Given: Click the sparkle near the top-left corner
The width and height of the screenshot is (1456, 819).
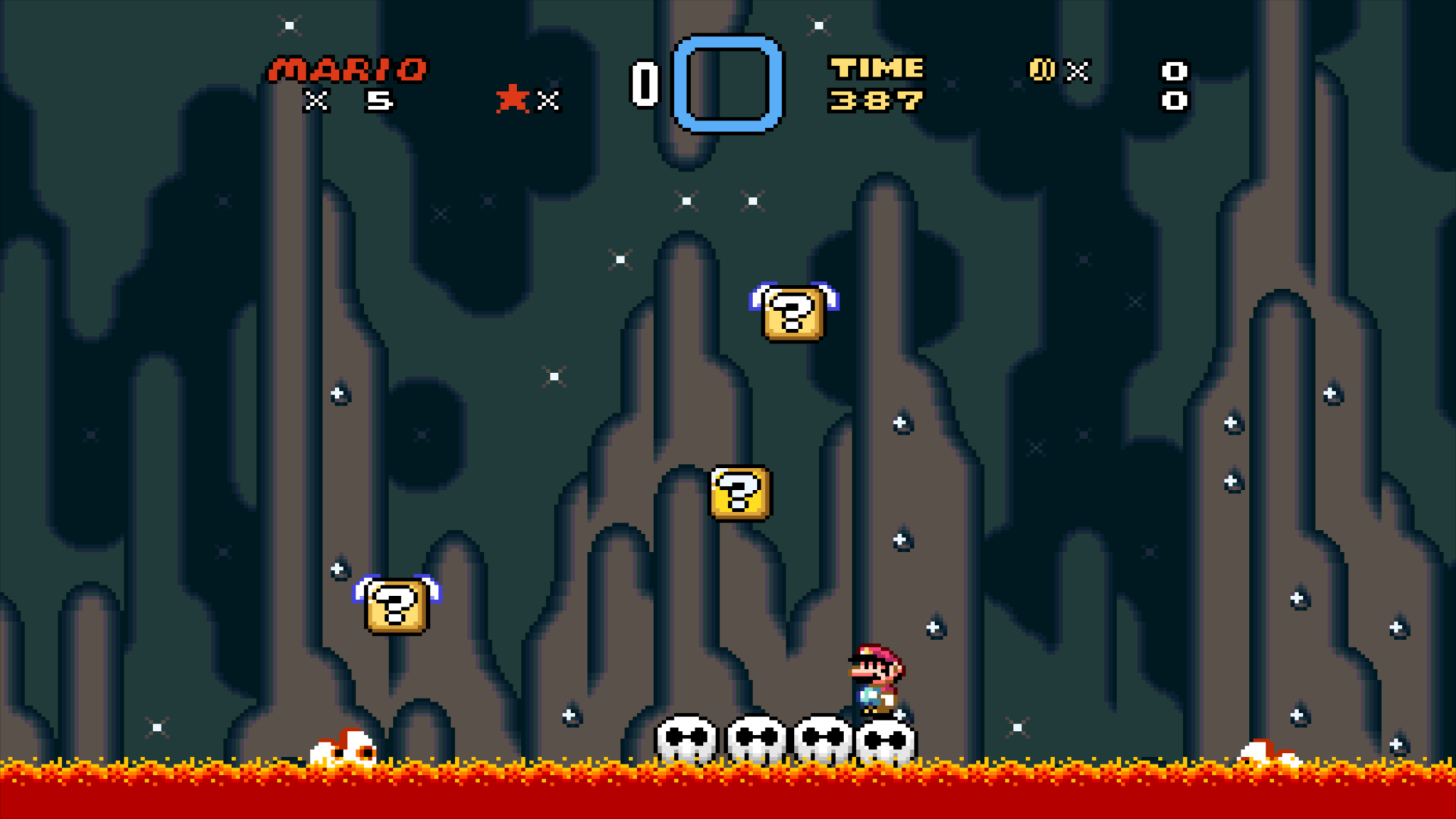Looking at the screenshot, I should (x=288, y=26).
